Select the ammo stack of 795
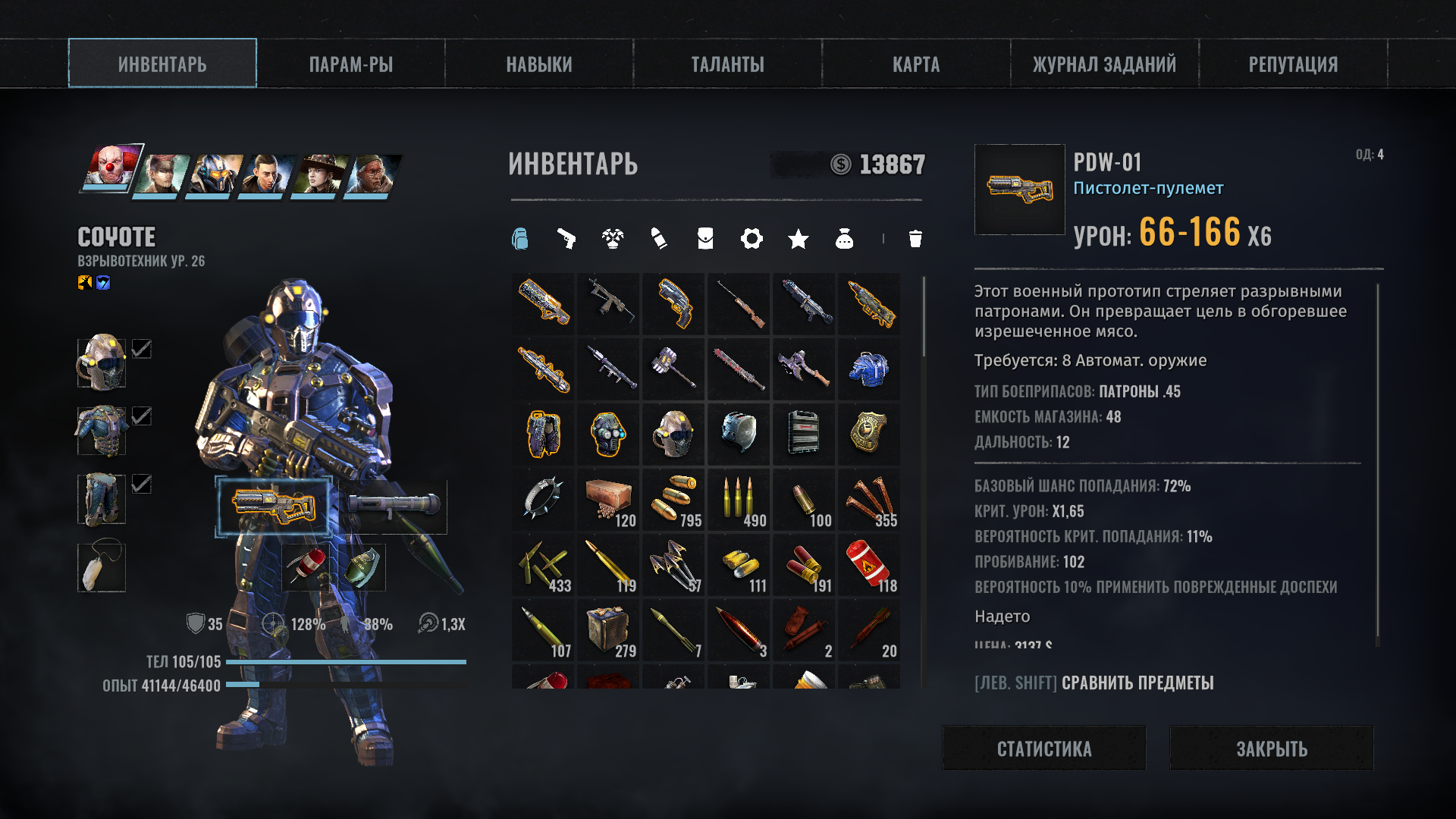1456x819 pixels. click(x=674, y=499)
